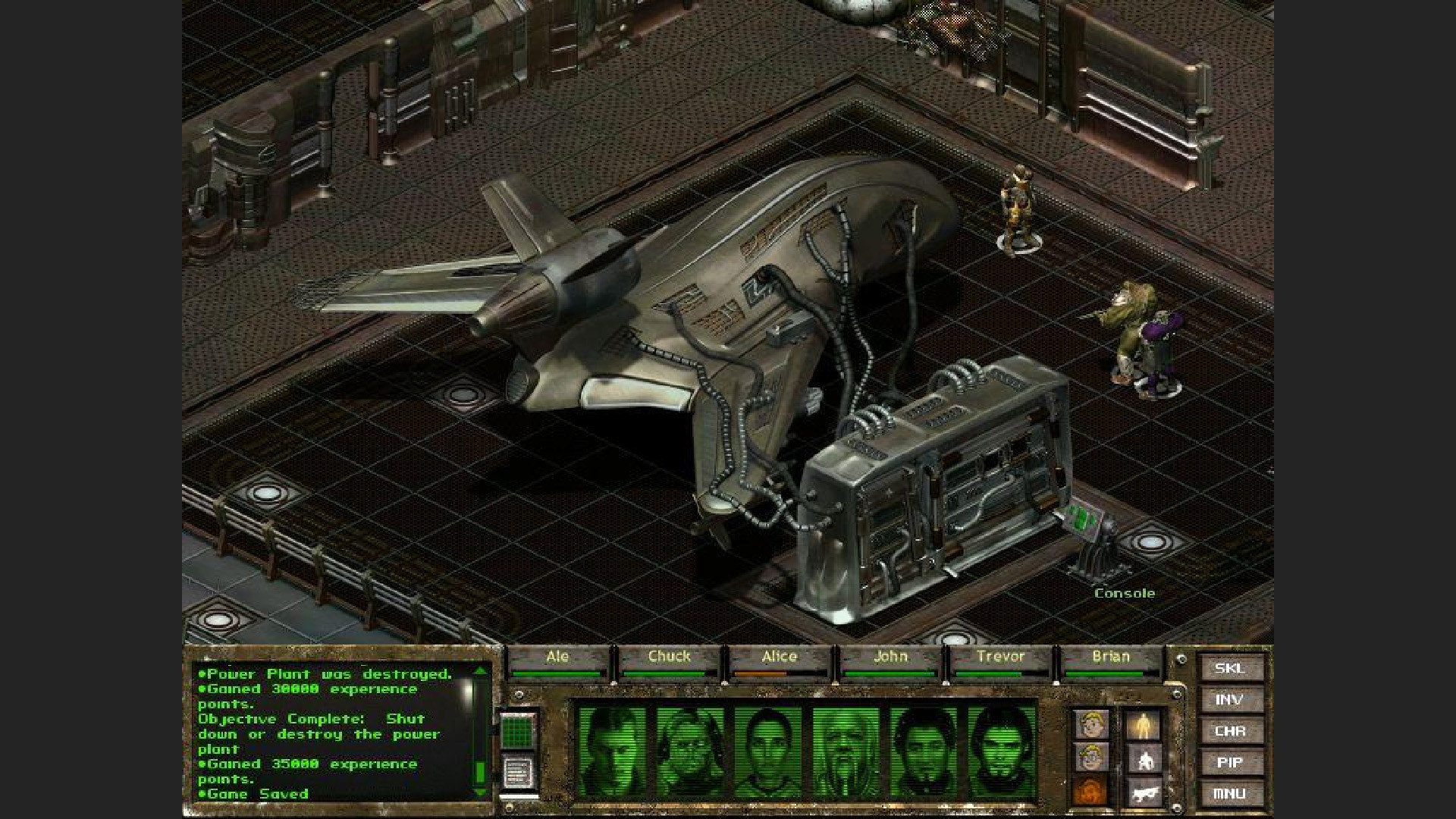Screen dimensions: 1456x819
Task: Select the Ale name tab
Action: tap(559, 657)
